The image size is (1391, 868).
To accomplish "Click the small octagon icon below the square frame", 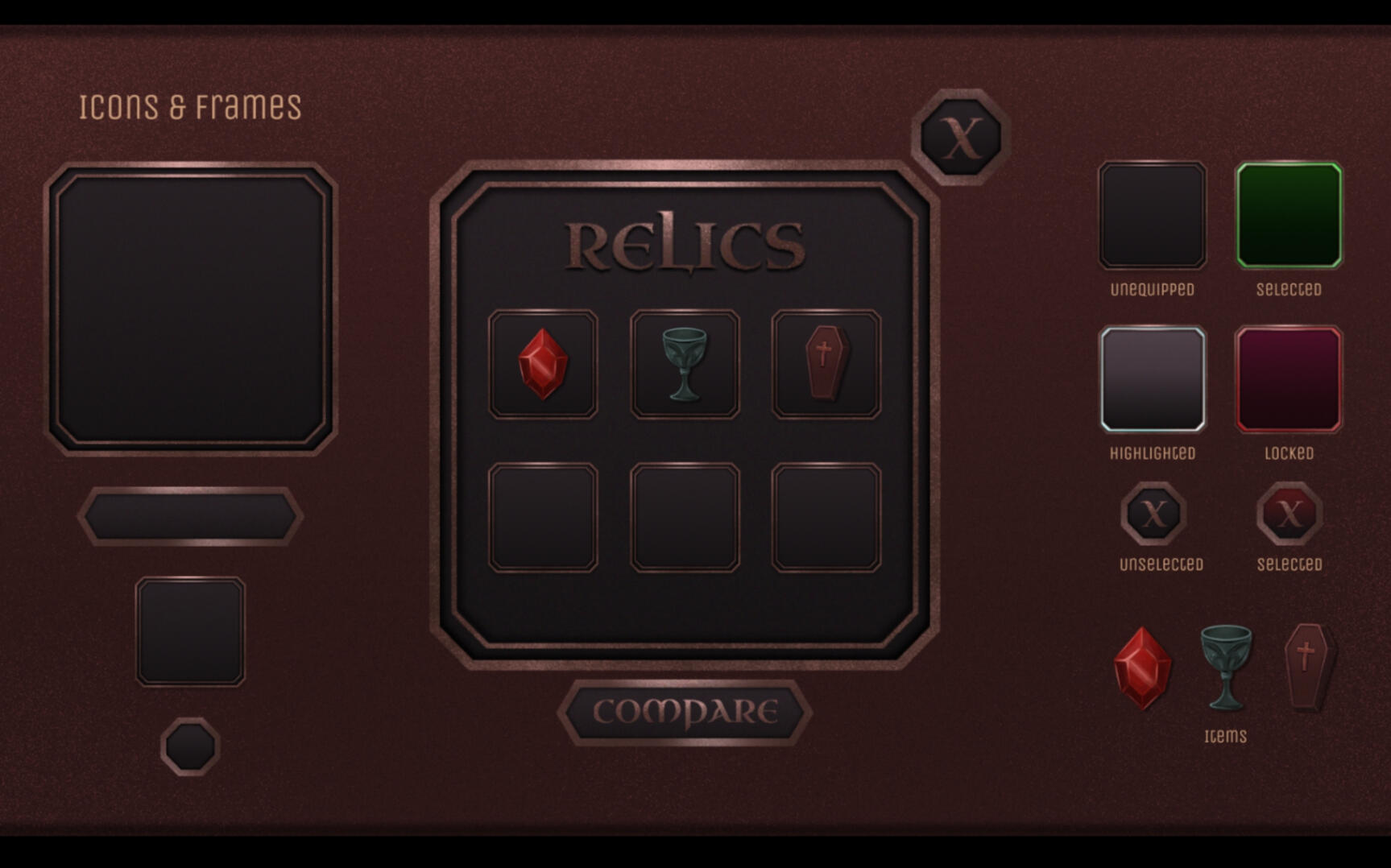I will tap(189, 745).
